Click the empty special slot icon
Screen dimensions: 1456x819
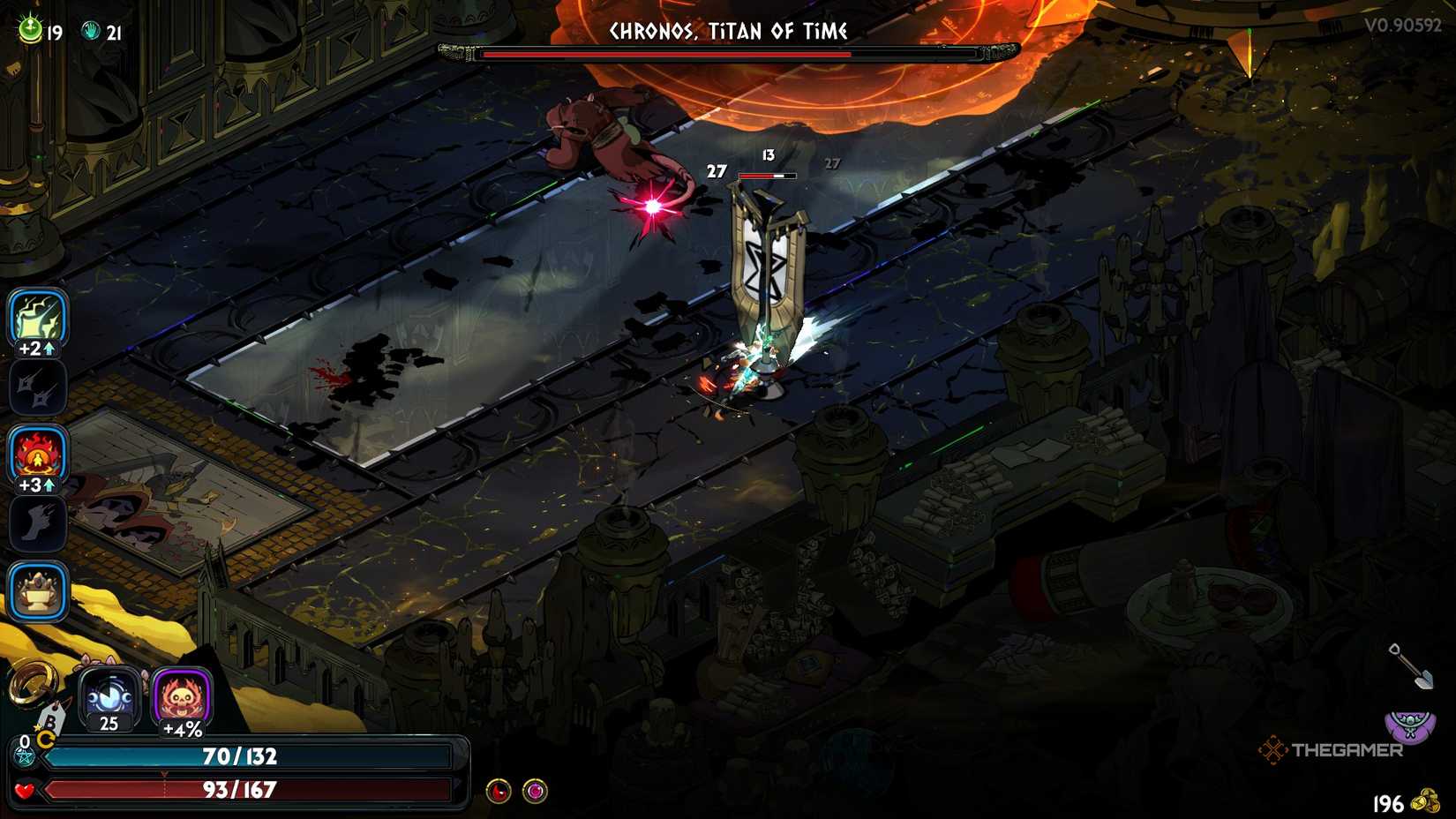click(x=37, y=387)
